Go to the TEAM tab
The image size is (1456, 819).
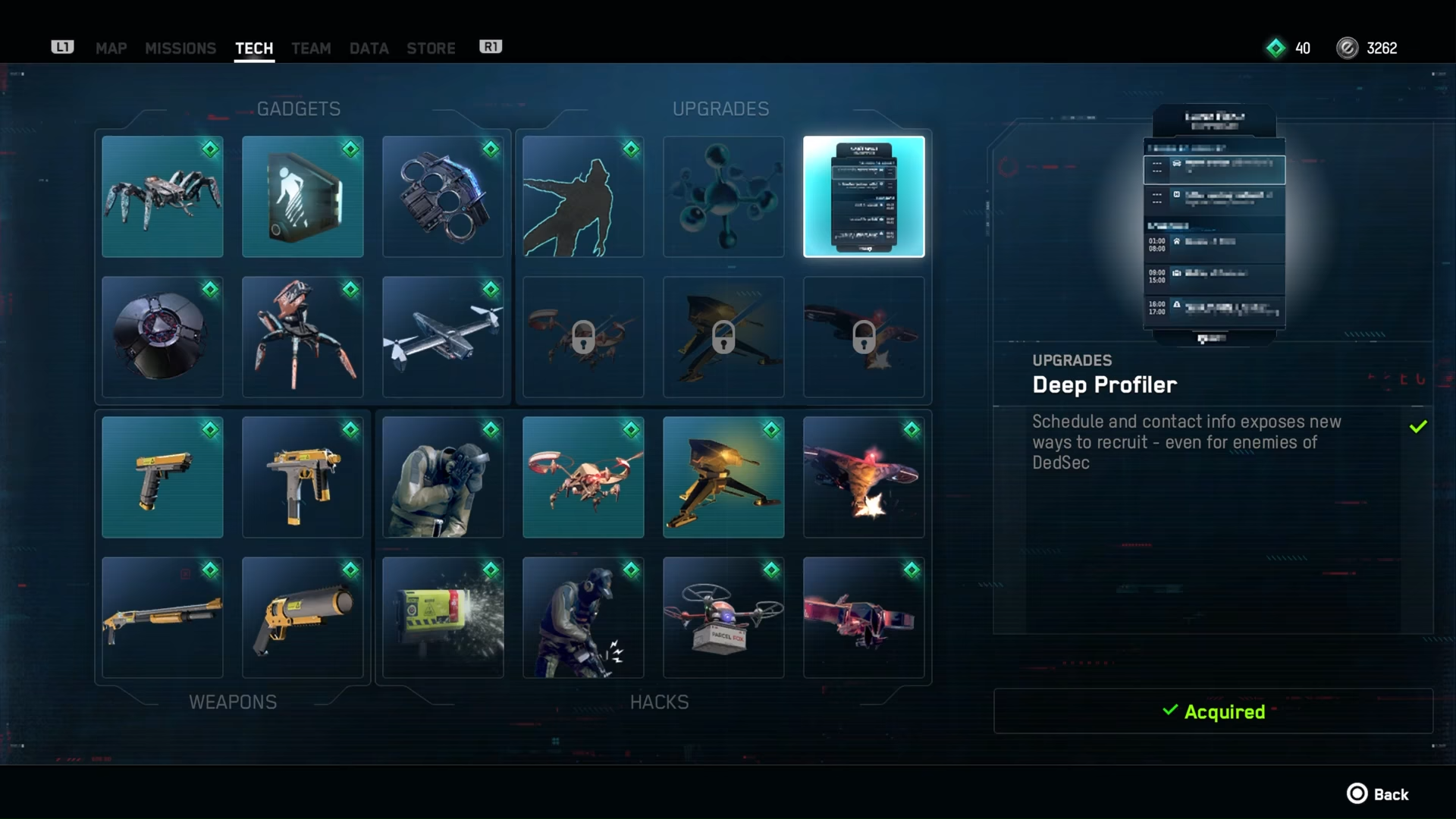click(x=311, y=49)
